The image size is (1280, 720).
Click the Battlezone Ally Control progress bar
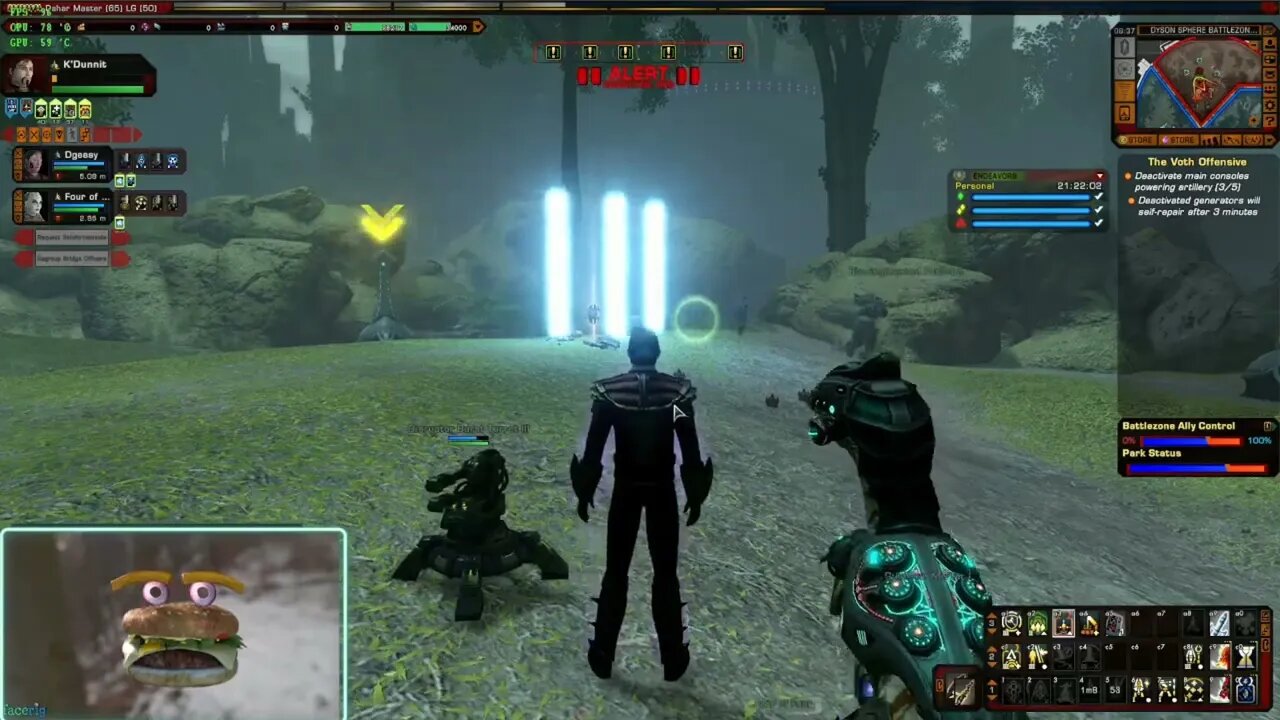click(x=1190, y=440)
